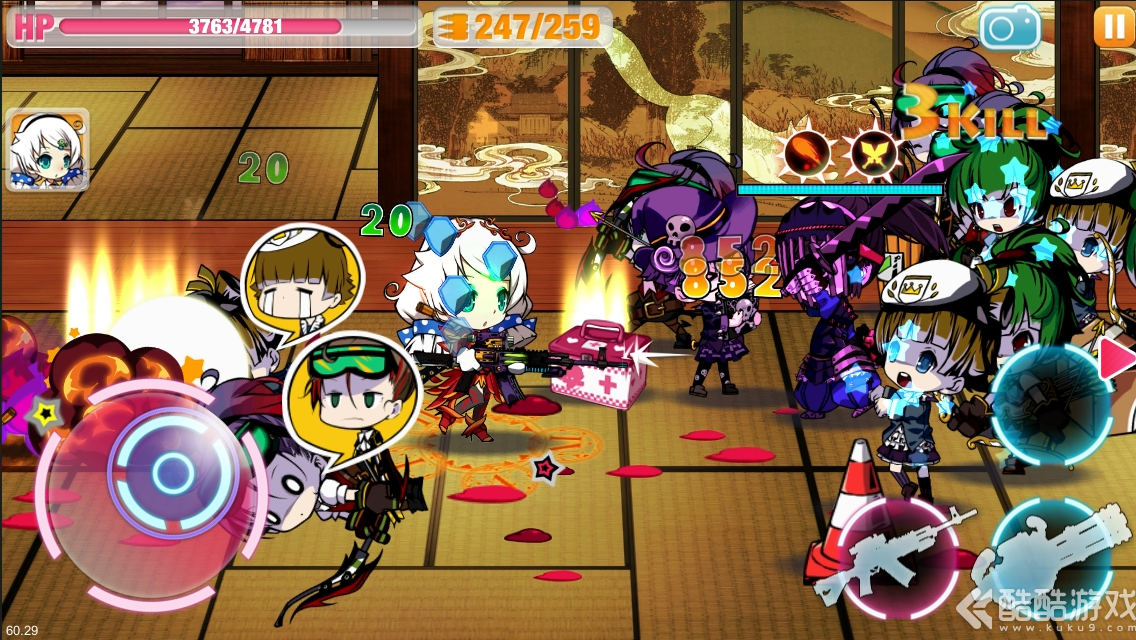Image resolution: width=1136 pixels, height=640 pixels.
Task: Take a screenshot with the camera button
Action: pyautogui.click(x=1010, y=27)
